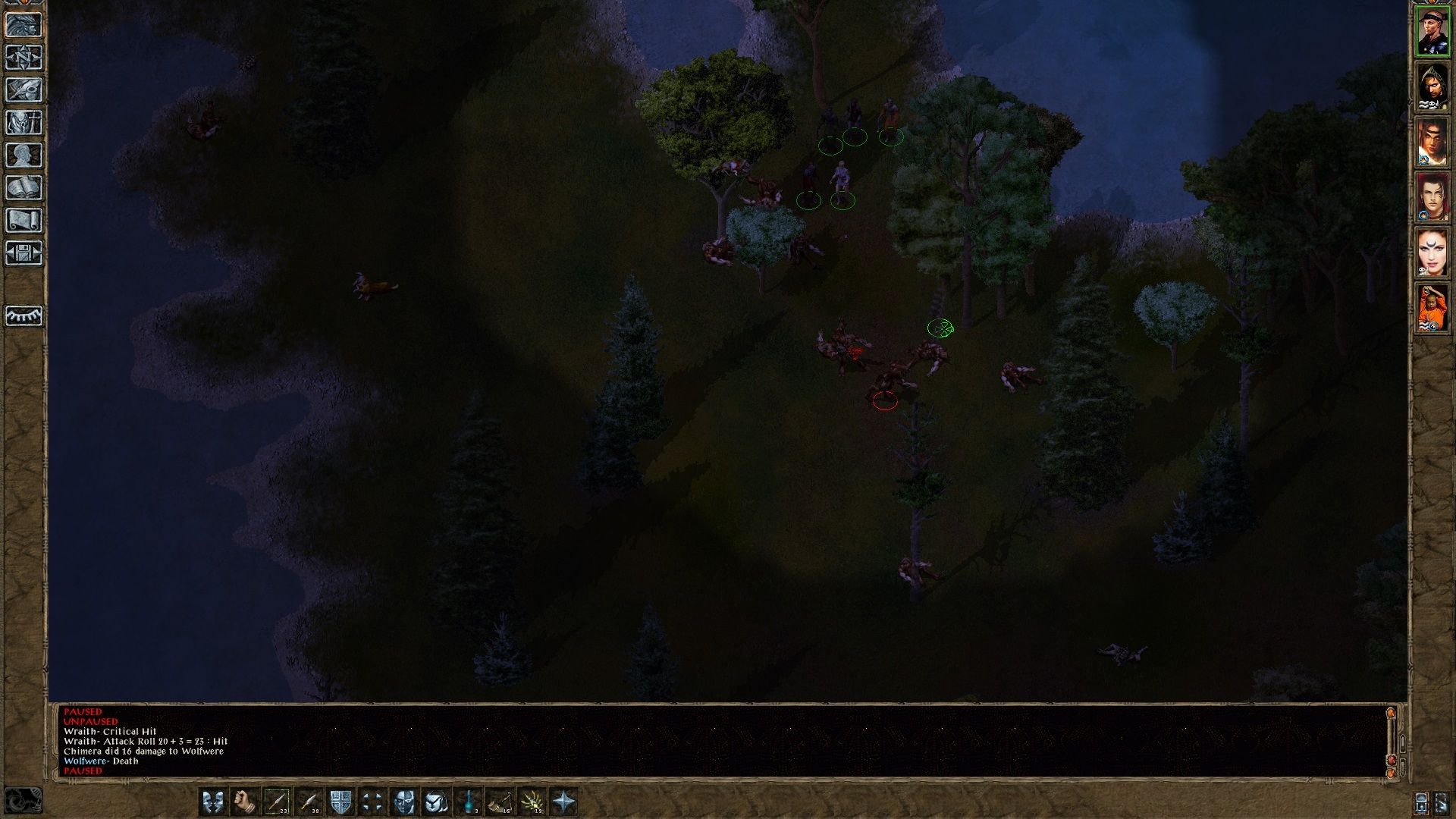Activate the guard shield button

click(340, 801)
